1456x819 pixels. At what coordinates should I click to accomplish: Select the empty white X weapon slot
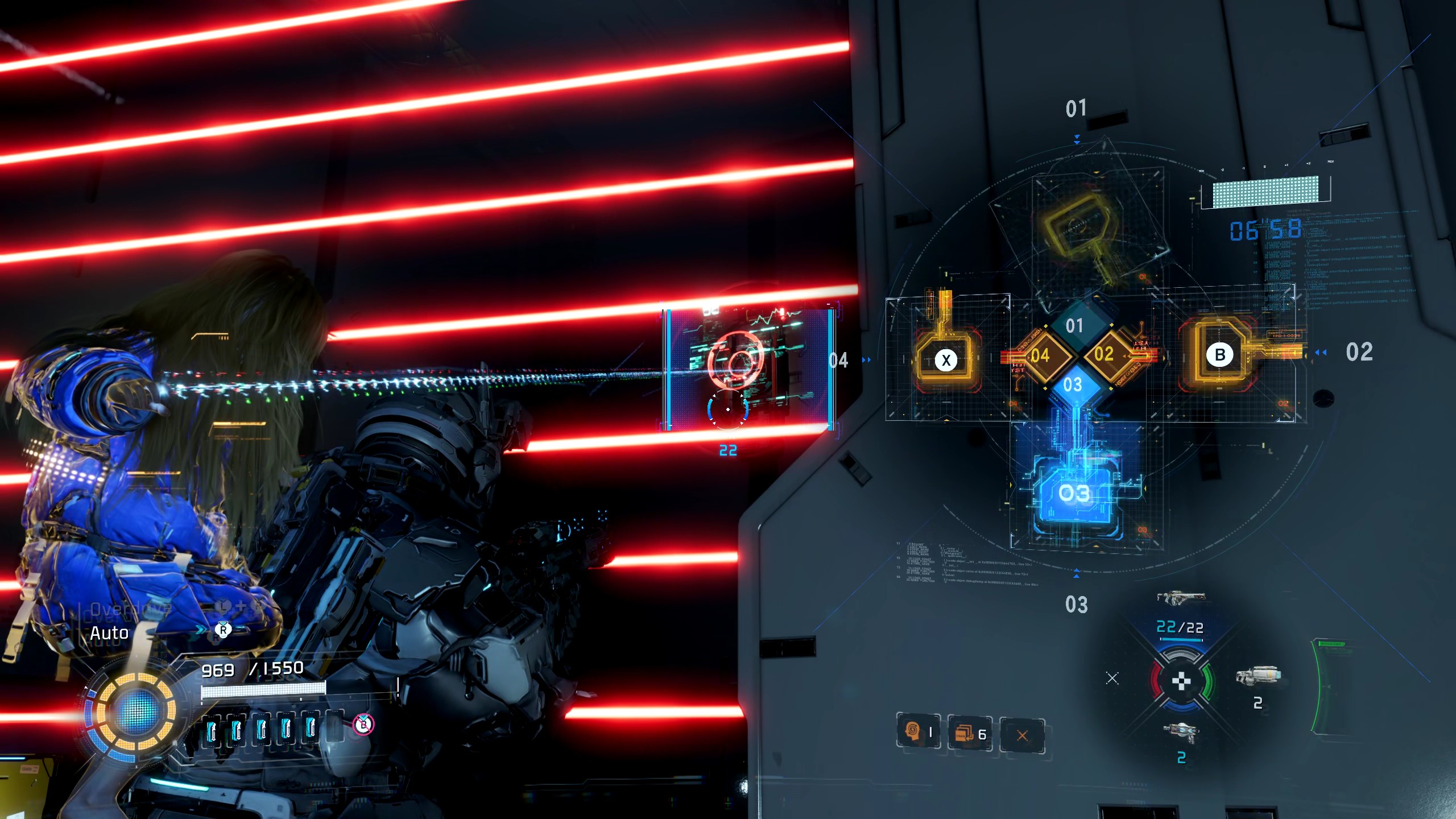(1112, 678)
